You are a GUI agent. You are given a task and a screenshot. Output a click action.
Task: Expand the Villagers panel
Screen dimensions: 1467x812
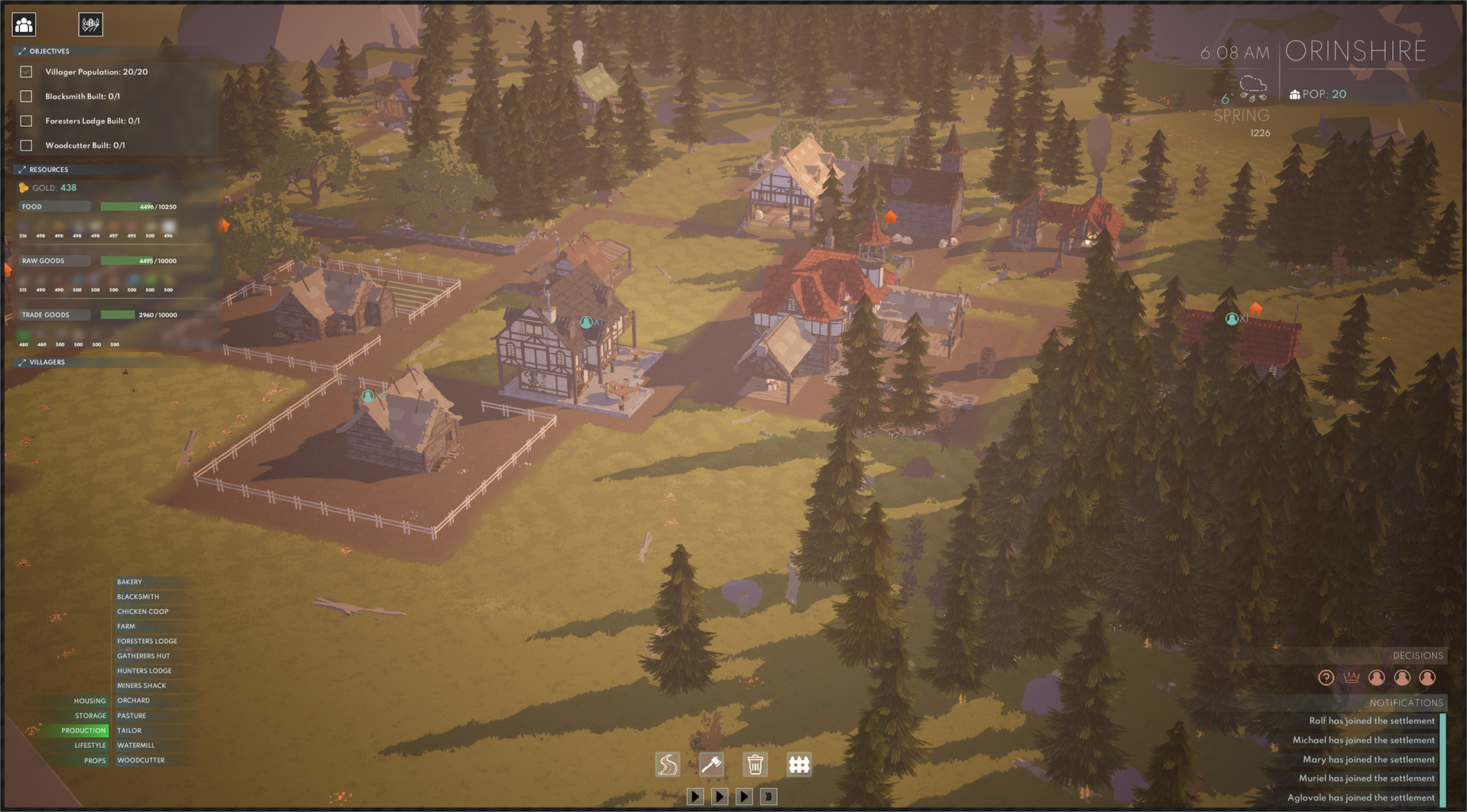(21, 361)
